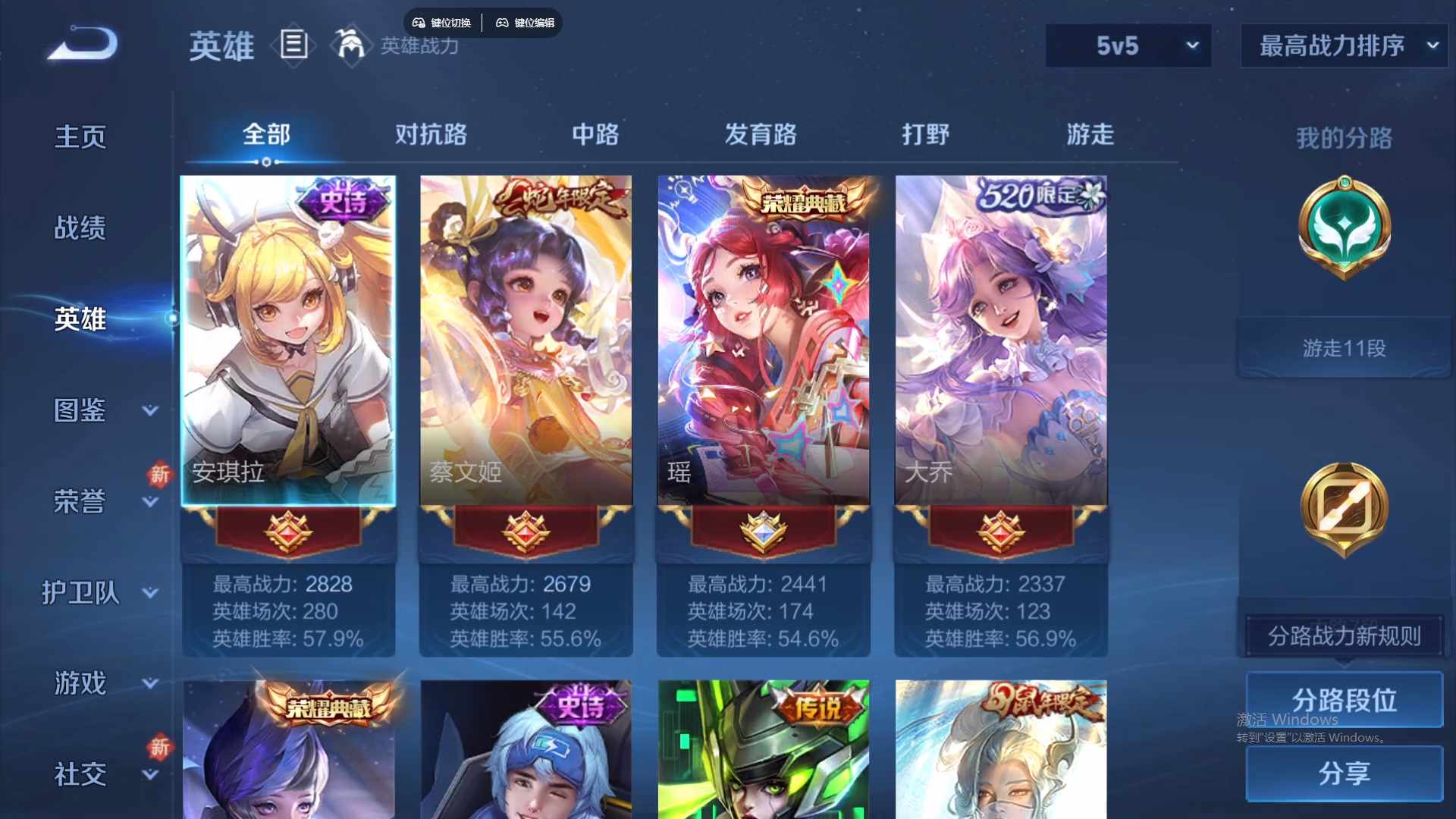Open the 最高战力排序 sorting dropdown
1456x819 pixels.
tap(1342, 45)
